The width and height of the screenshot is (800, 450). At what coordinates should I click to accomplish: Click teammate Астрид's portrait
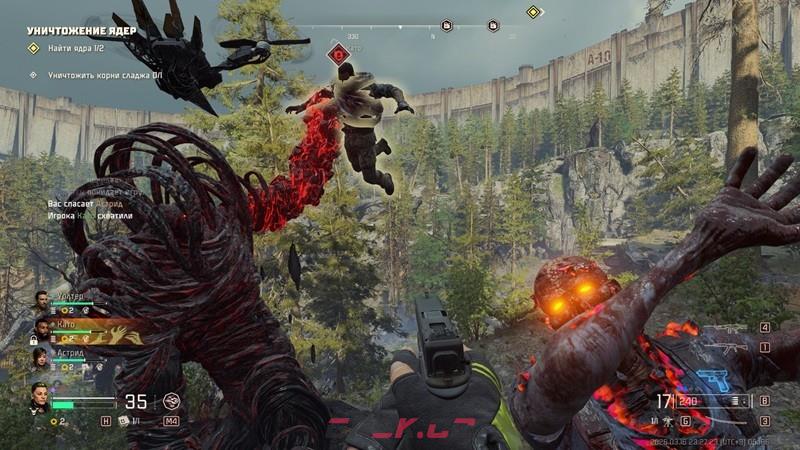tap(41, 357)
